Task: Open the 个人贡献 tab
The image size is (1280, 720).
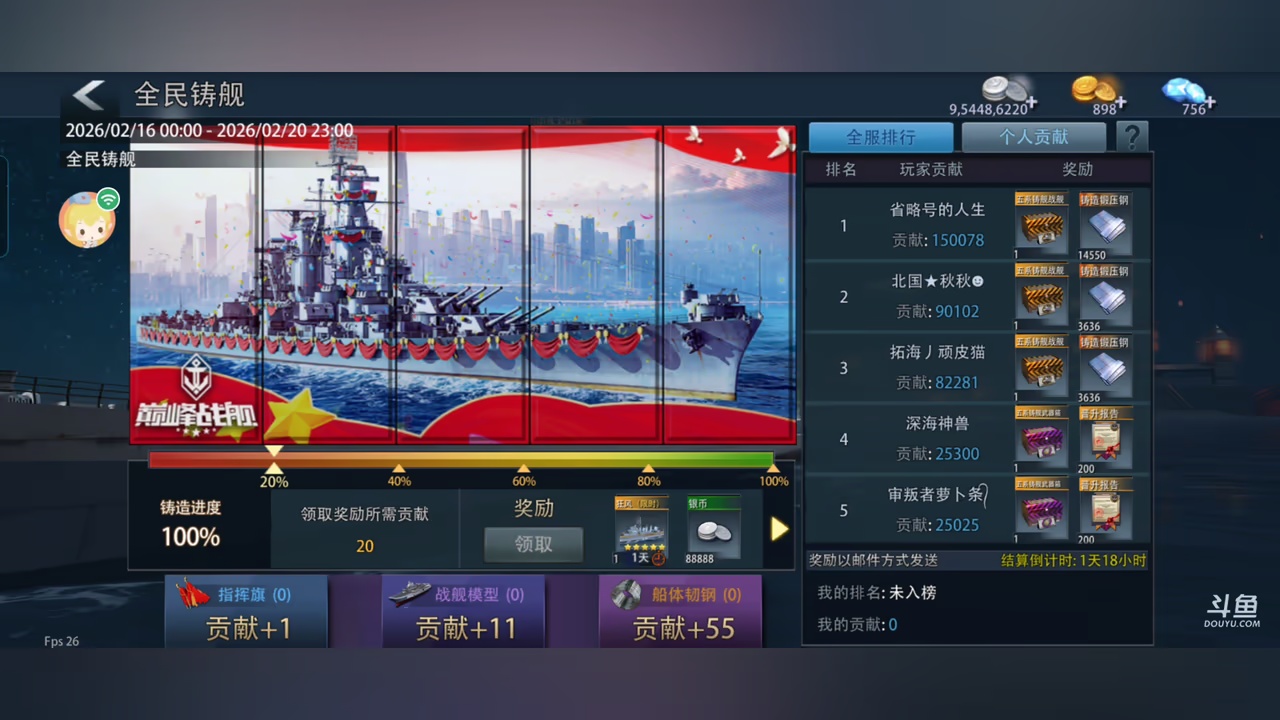Action: 1033,137
